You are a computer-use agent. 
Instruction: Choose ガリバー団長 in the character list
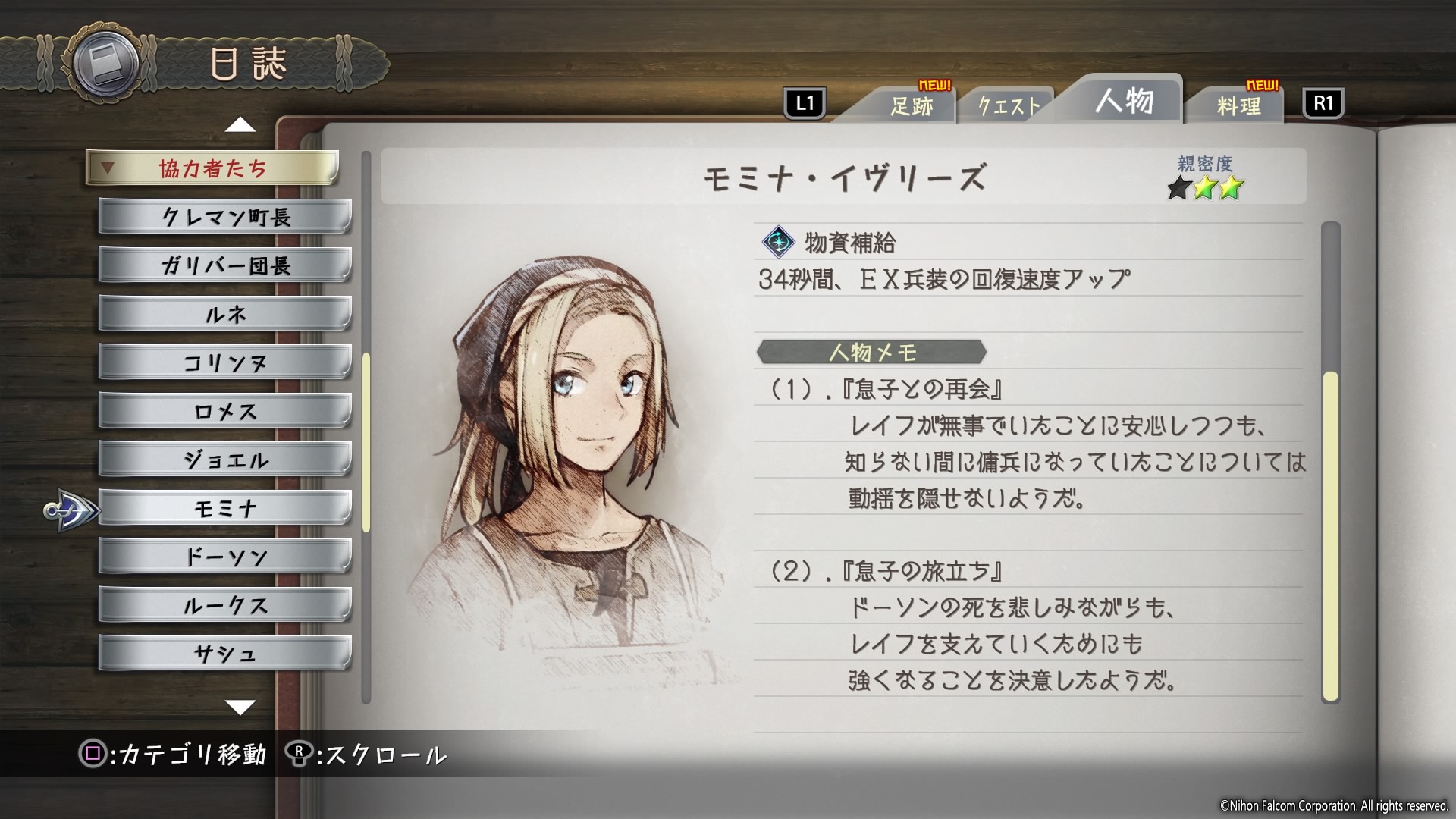point(225,266)
